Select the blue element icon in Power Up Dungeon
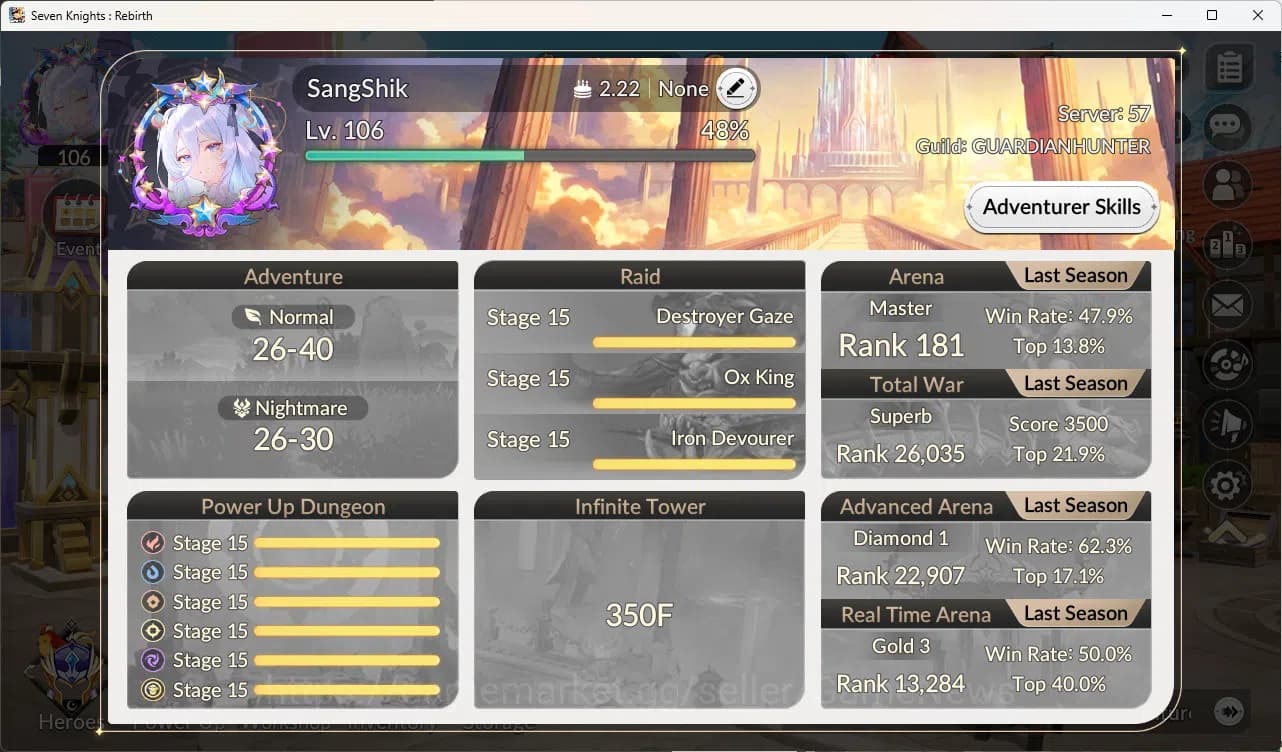Image resolution: width=1282 pixels, height=752 pixels. [152, 572]
